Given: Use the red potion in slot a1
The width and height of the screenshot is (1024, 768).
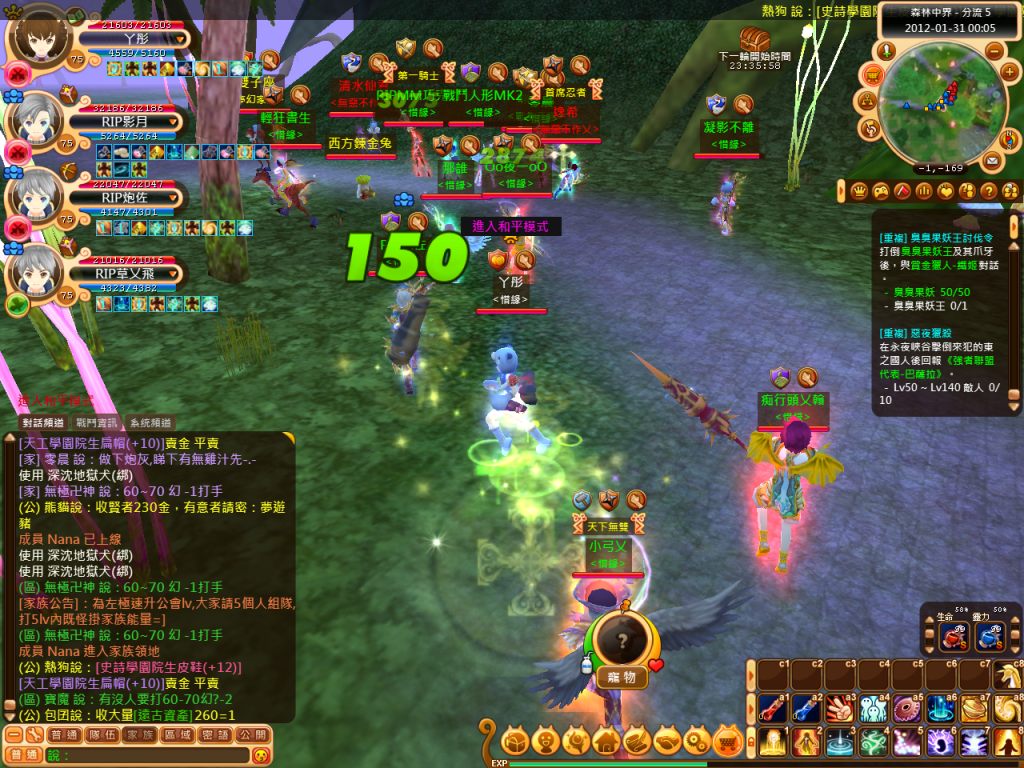Looking at the screenshot, I should click(770, 709).
